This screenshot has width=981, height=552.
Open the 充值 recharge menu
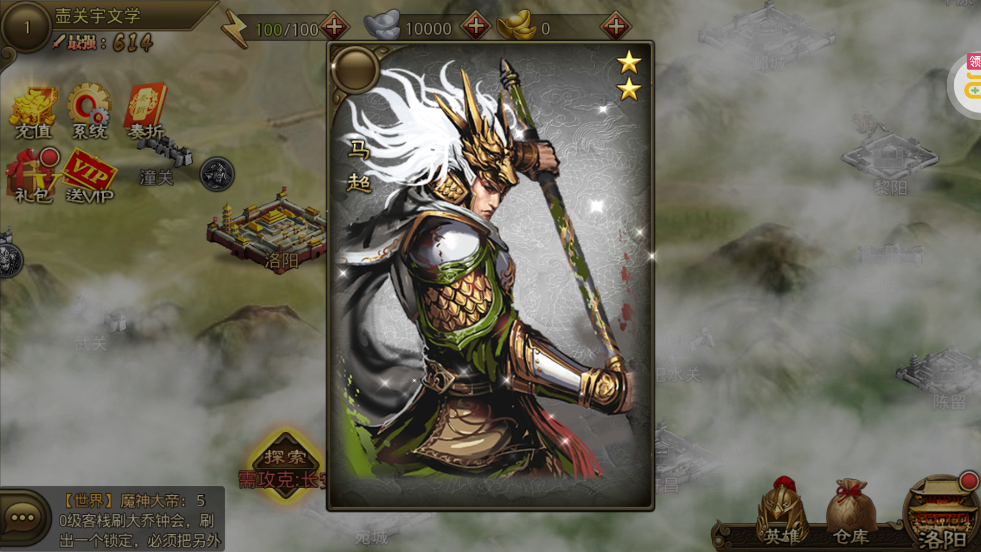[33, 109]
